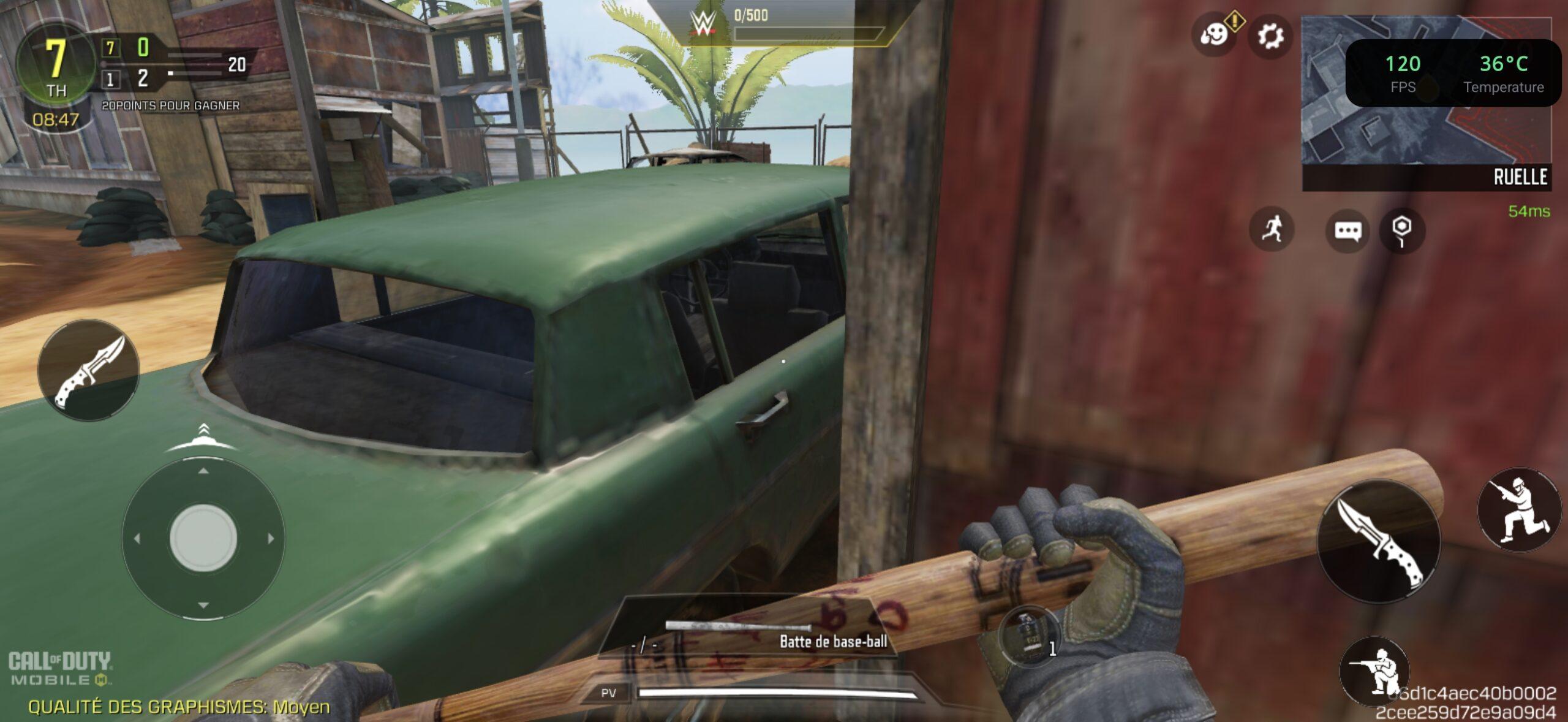This screenshot has height=722, width=1568.
Task: Open the emote and spray wheel
Action: pyautogui.click(x=1214, y=35)
